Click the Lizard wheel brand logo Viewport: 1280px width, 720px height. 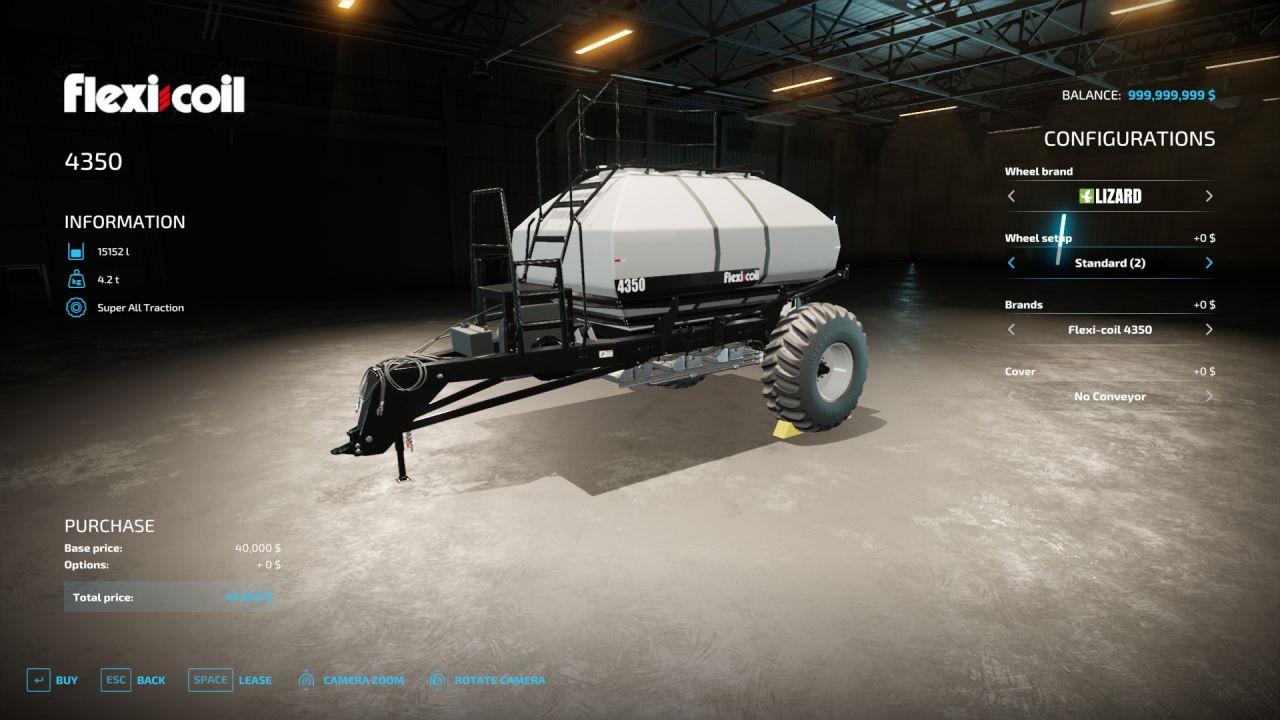click(x=1113, y=196)
